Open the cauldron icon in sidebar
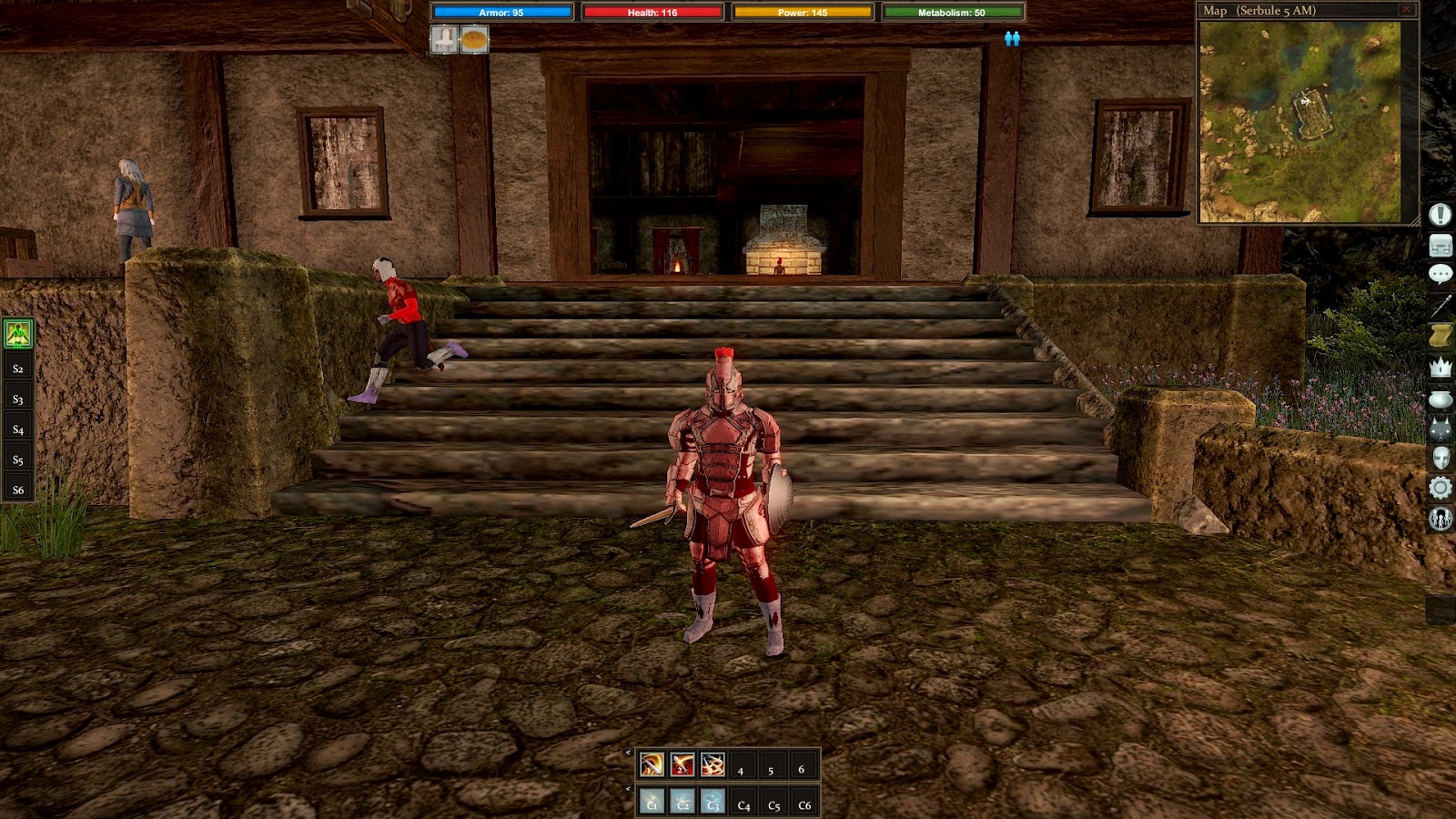Screen dimensions: 1456x819 click(1440, 399)
